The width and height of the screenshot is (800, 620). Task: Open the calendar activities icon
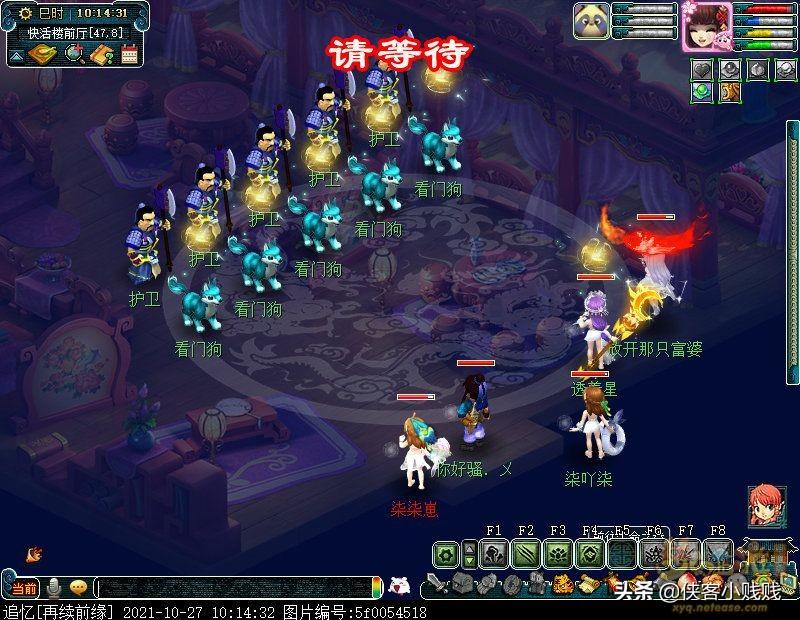click(x=129, y=54)
